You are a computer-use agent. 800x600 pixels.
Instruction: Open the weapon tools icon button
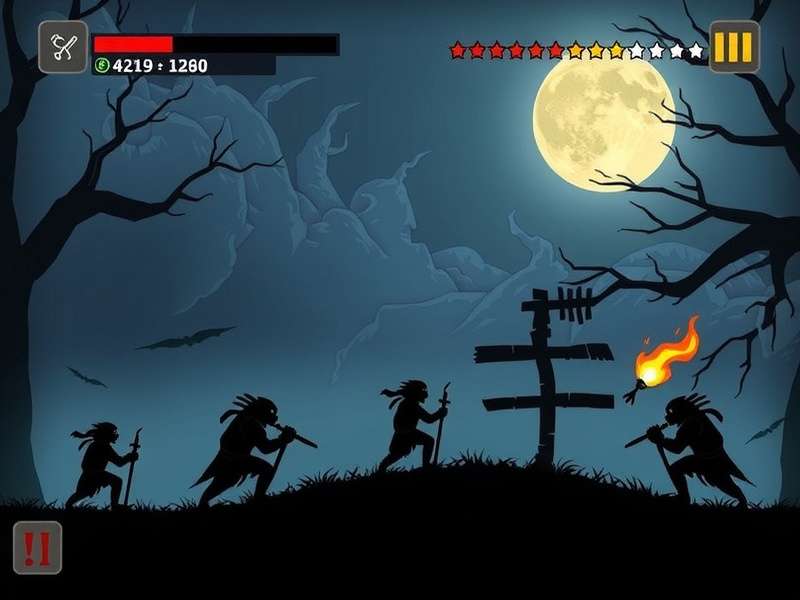tap(63, 47)
